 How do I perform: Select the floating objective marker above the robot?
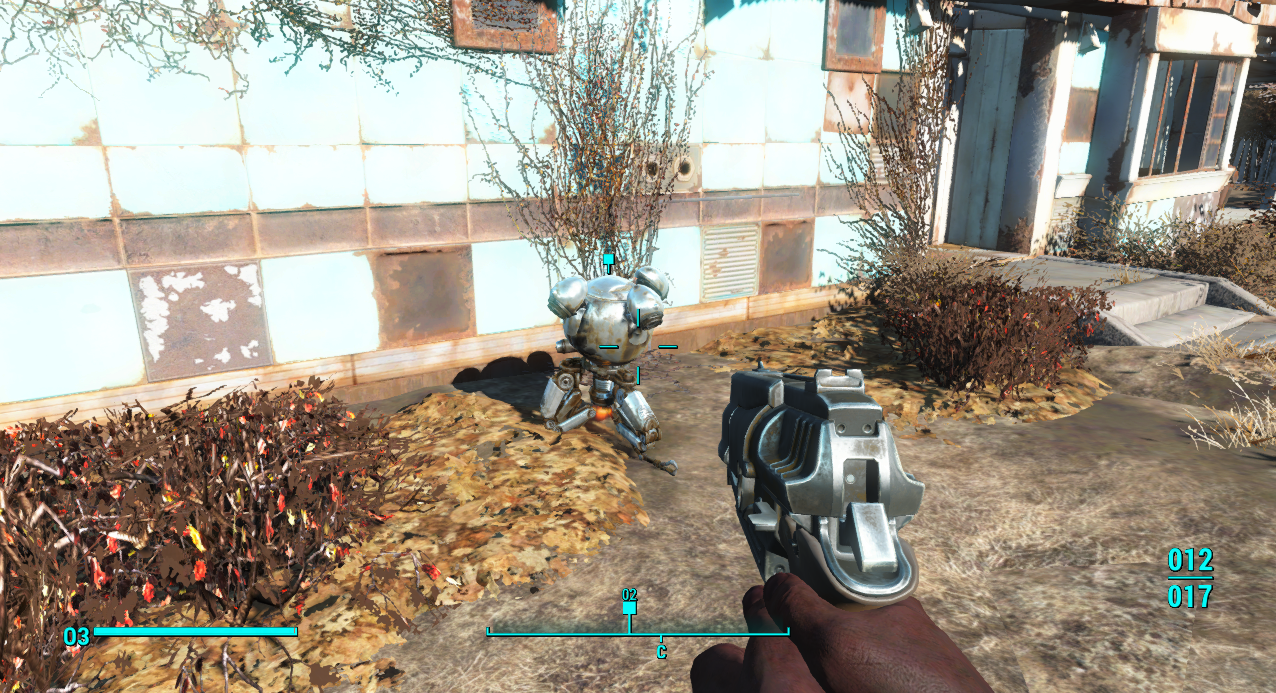[x=608, y=259]
